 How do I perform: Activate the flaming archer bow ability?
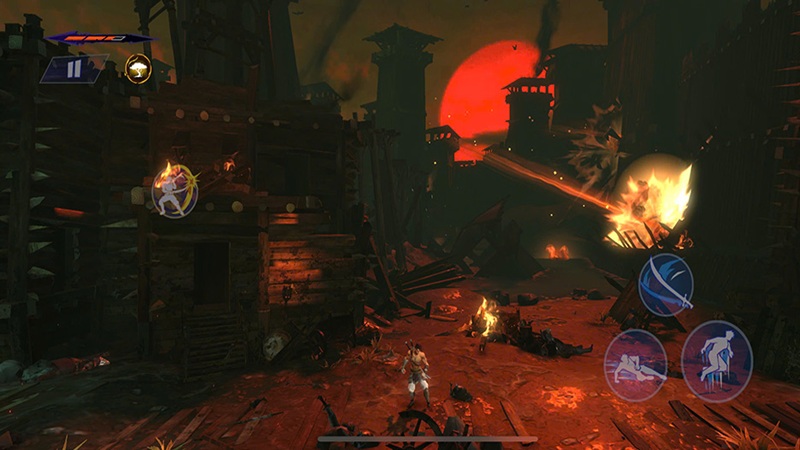tap(174, 189)
